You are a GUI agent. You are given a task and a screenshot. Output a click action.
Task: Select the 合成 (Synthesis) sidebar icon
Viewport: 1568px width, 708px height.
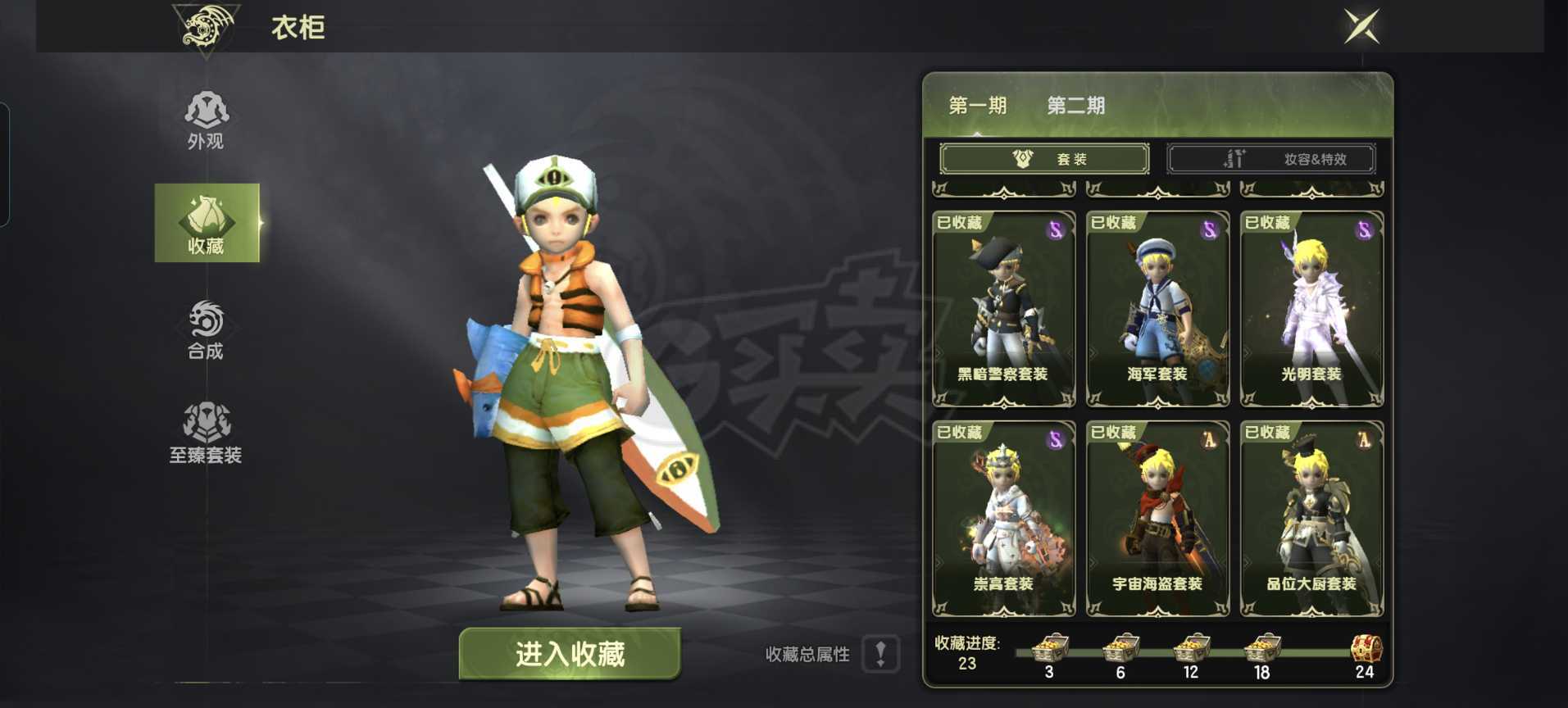tap(206, 329)
